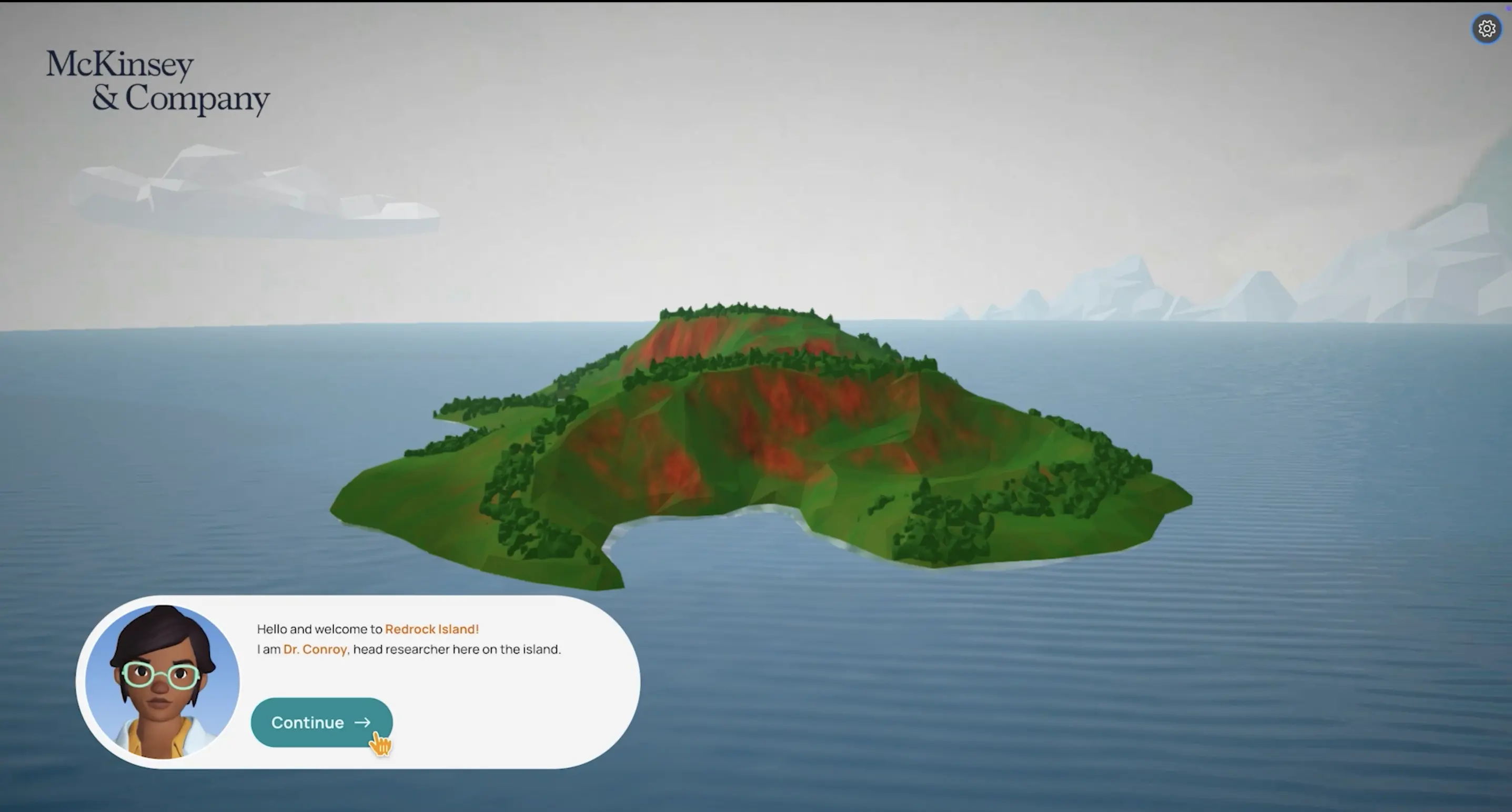The image size is (1512, 812).
Task: Open the settings gear icon
Action: coord(1486,28)
